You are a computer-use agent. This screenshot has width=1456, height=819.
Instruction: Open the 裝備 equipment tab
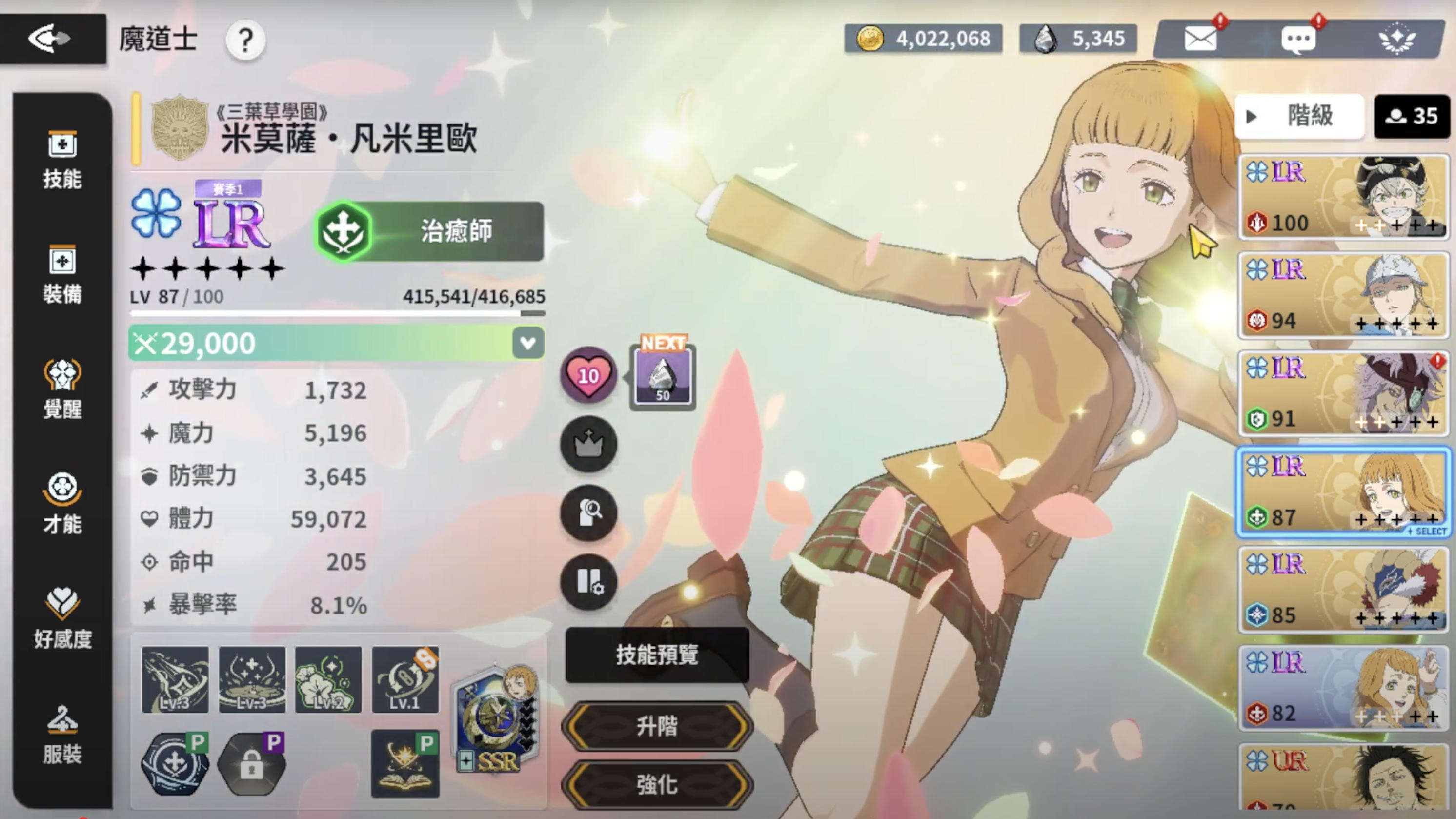click(x=62, y=275)
